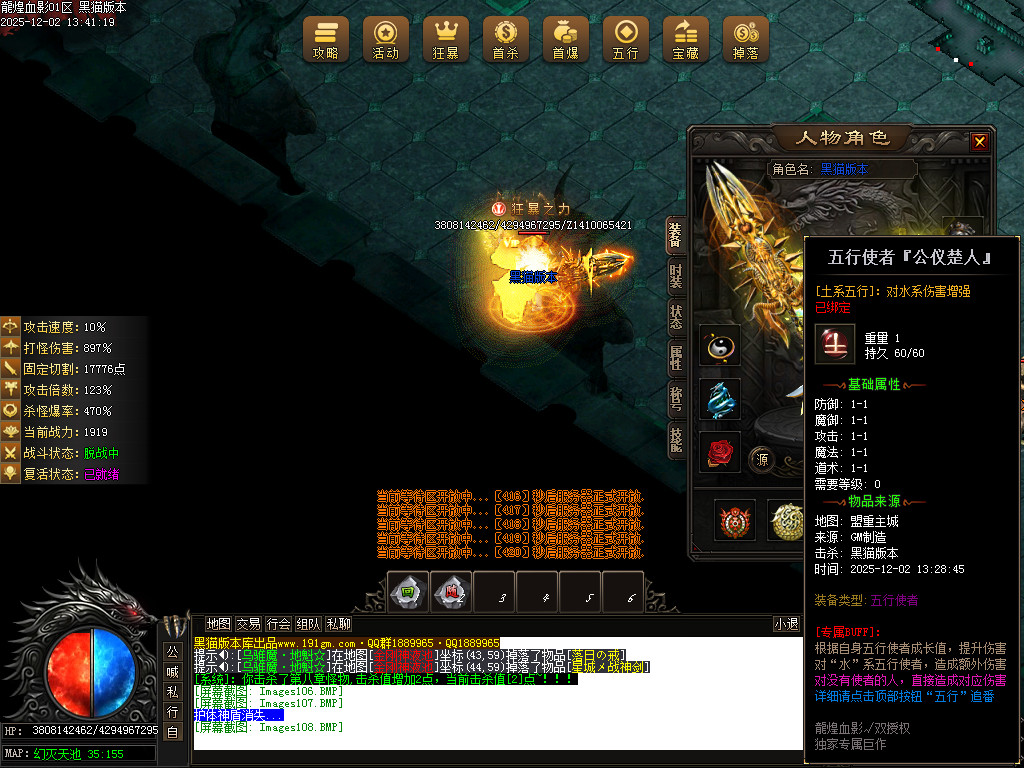The height and width of the screenshot is (768, 1024).
Task: Select the red rose equipment slot
Action: (x=720, y=452)
